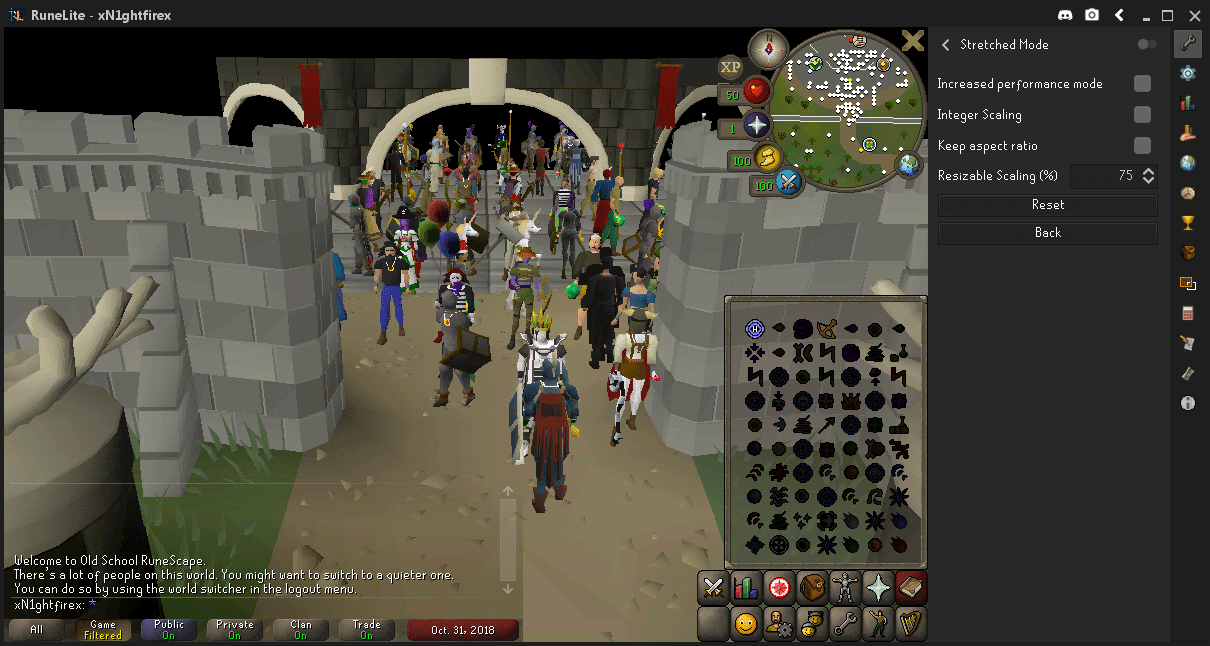Viewport: 1210px width, 646px height.
Task: Switch to the Stats bar-chart tab
Action: [x=746, y=588]
